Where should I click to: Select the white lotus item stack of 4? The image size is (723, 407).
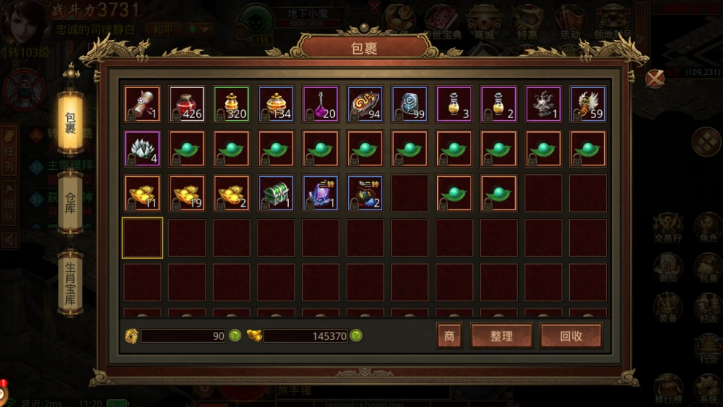coord(142,149)
